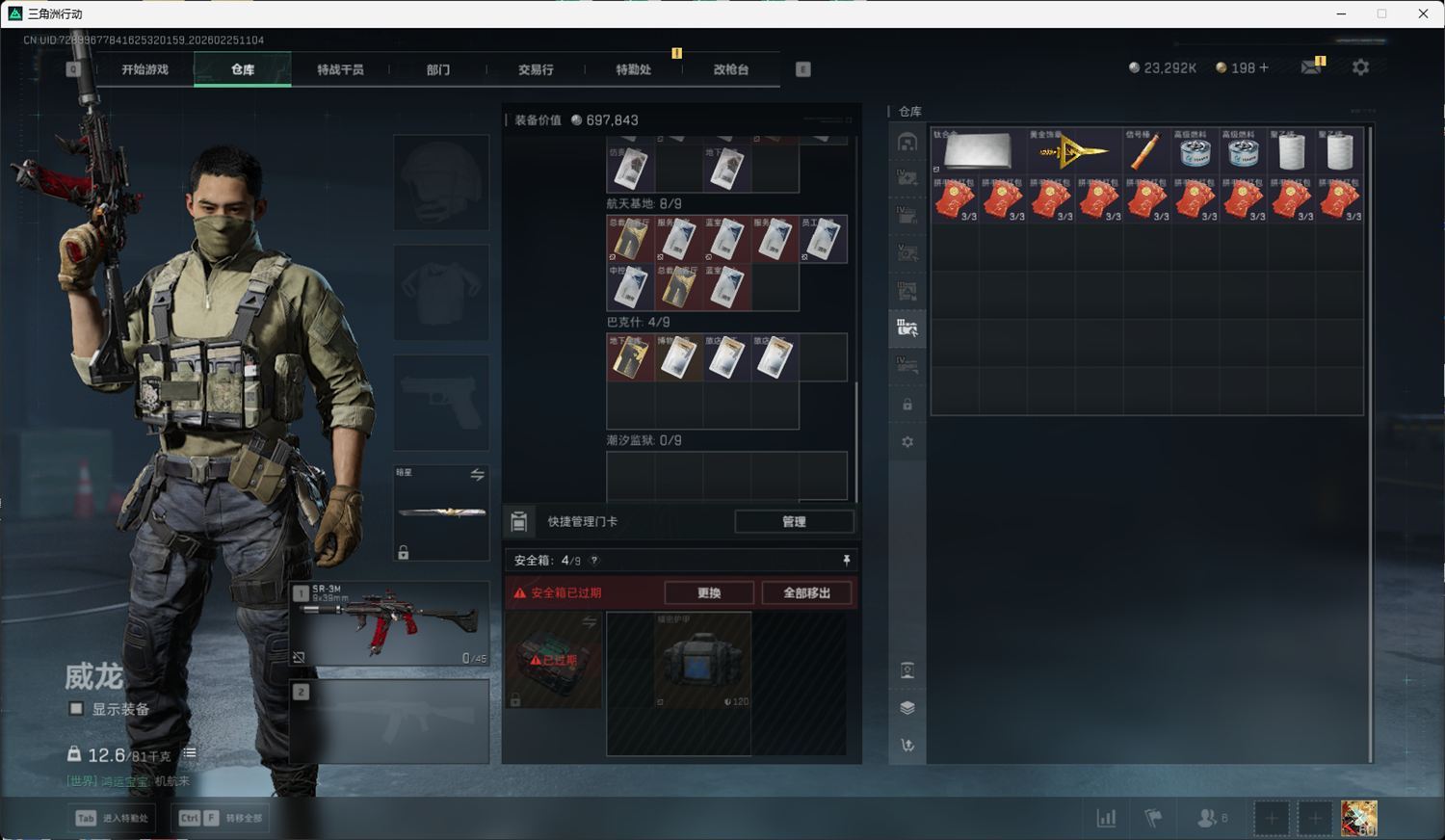
Task: Select the expired safe box slot
Action: (554, 660)
